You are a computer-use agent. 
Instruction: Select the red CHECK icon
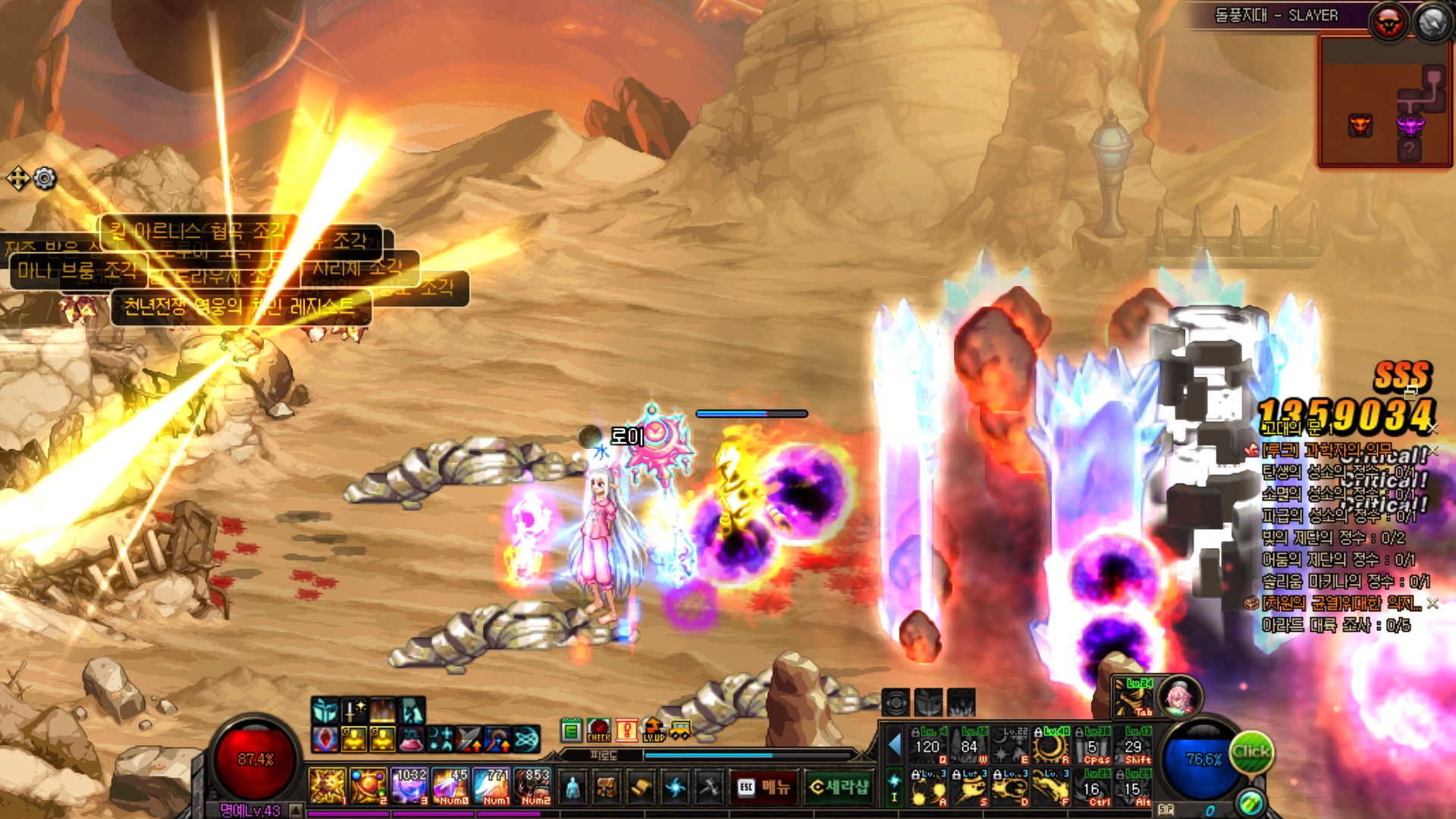pyautogui.click(x=598, y=731)
